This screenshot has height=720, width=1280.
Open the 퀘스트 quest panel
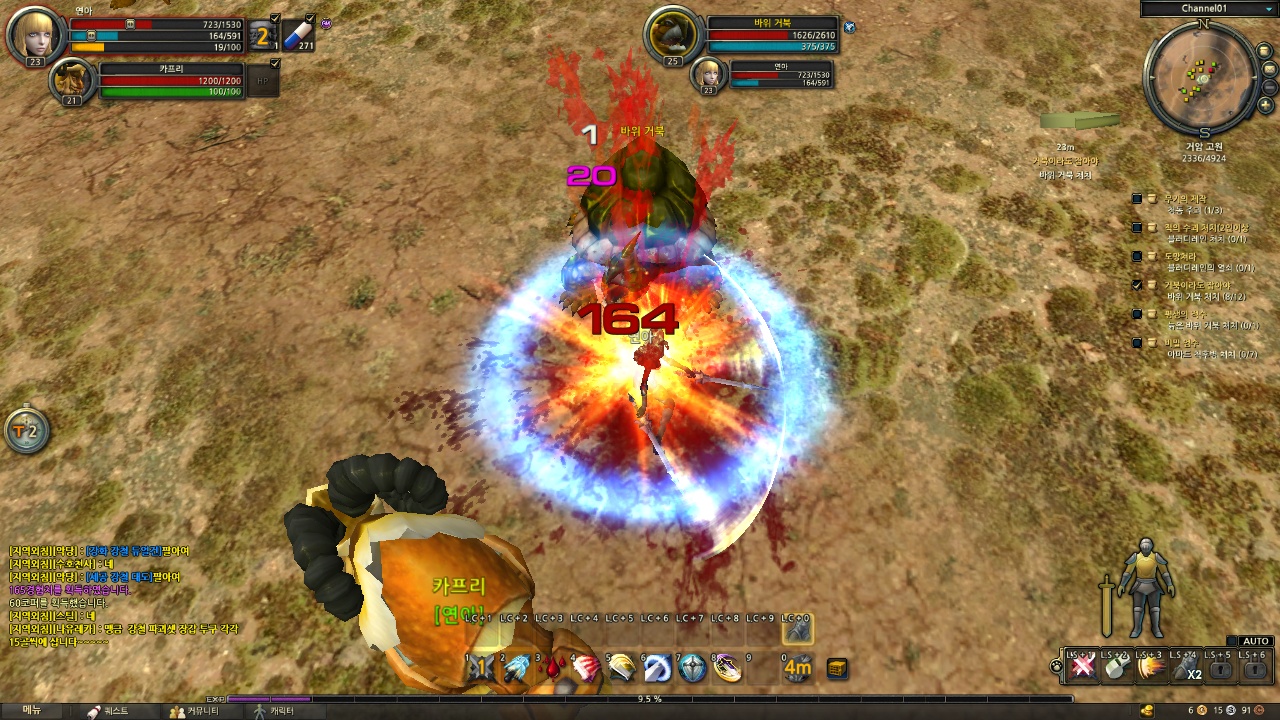108,711
